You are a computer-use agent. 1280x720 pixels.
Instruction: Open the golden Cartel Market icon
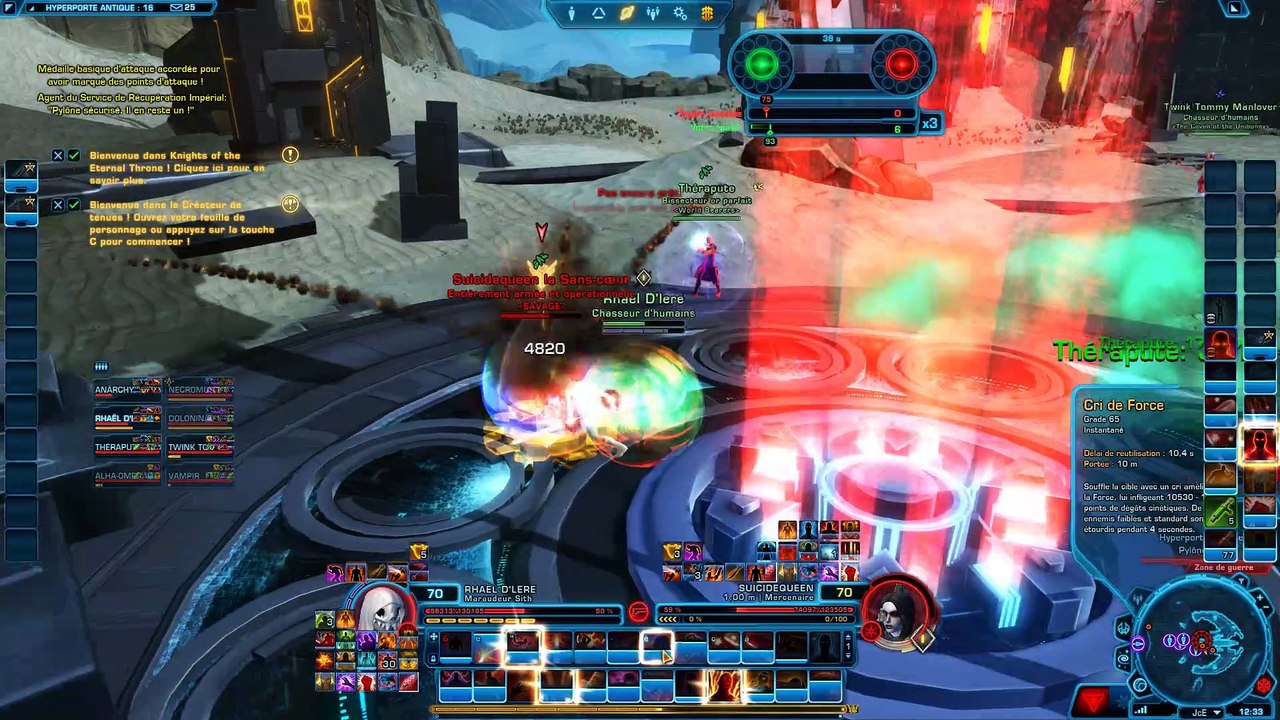707,14
